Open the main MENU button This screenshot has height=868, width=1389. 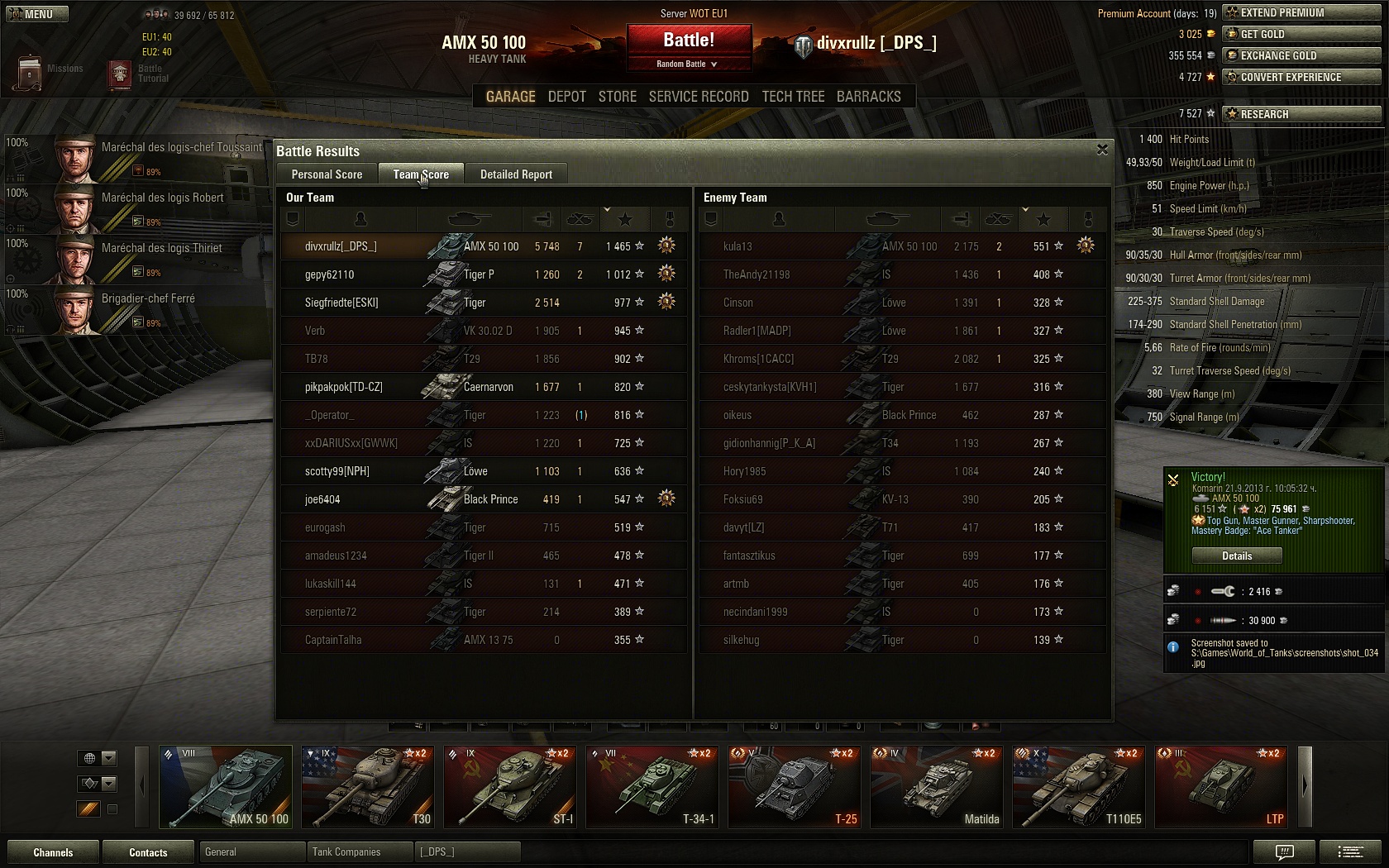coord(37,14)
